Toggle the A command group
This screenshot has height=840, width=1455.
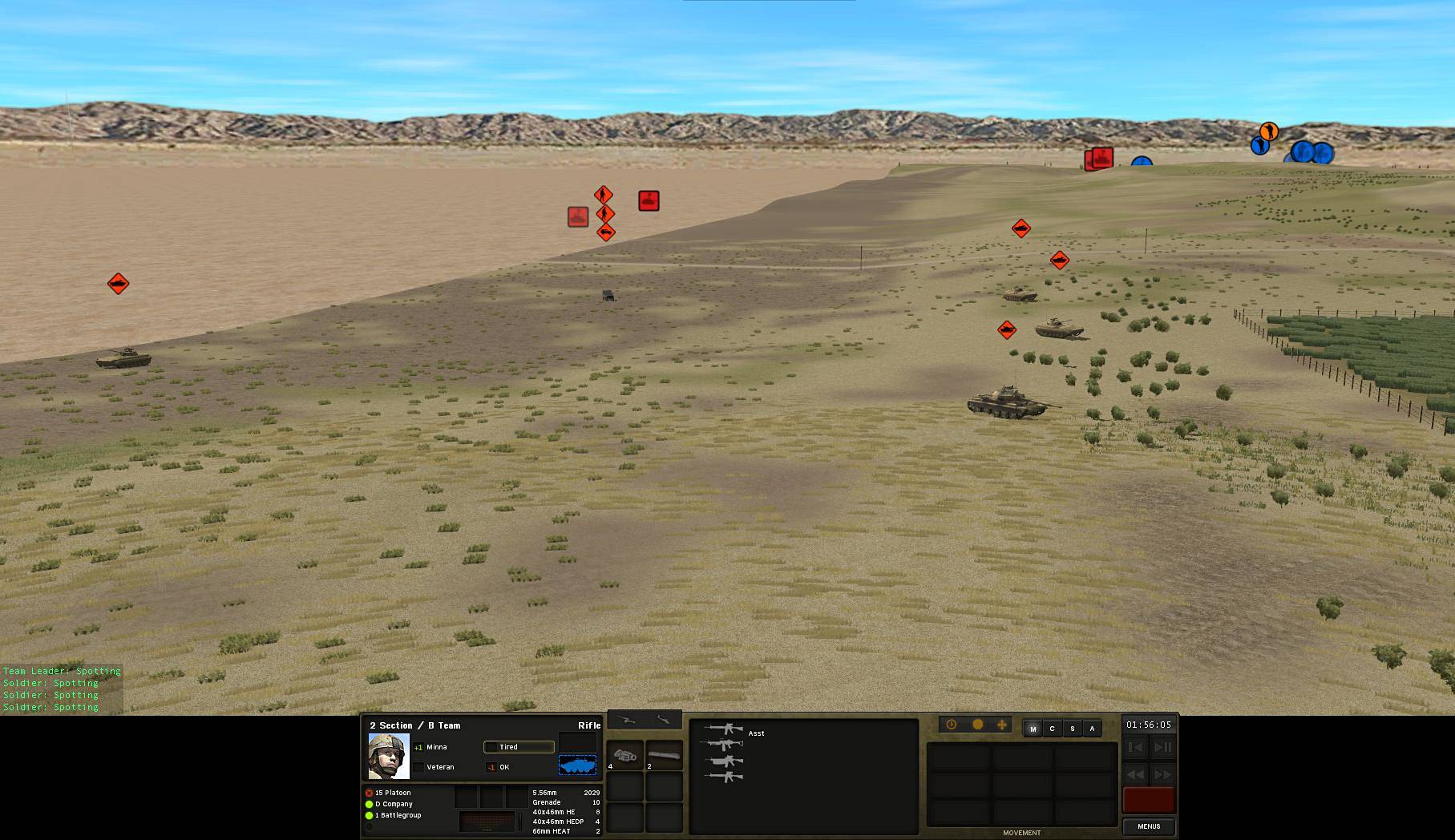point(1092,728)
